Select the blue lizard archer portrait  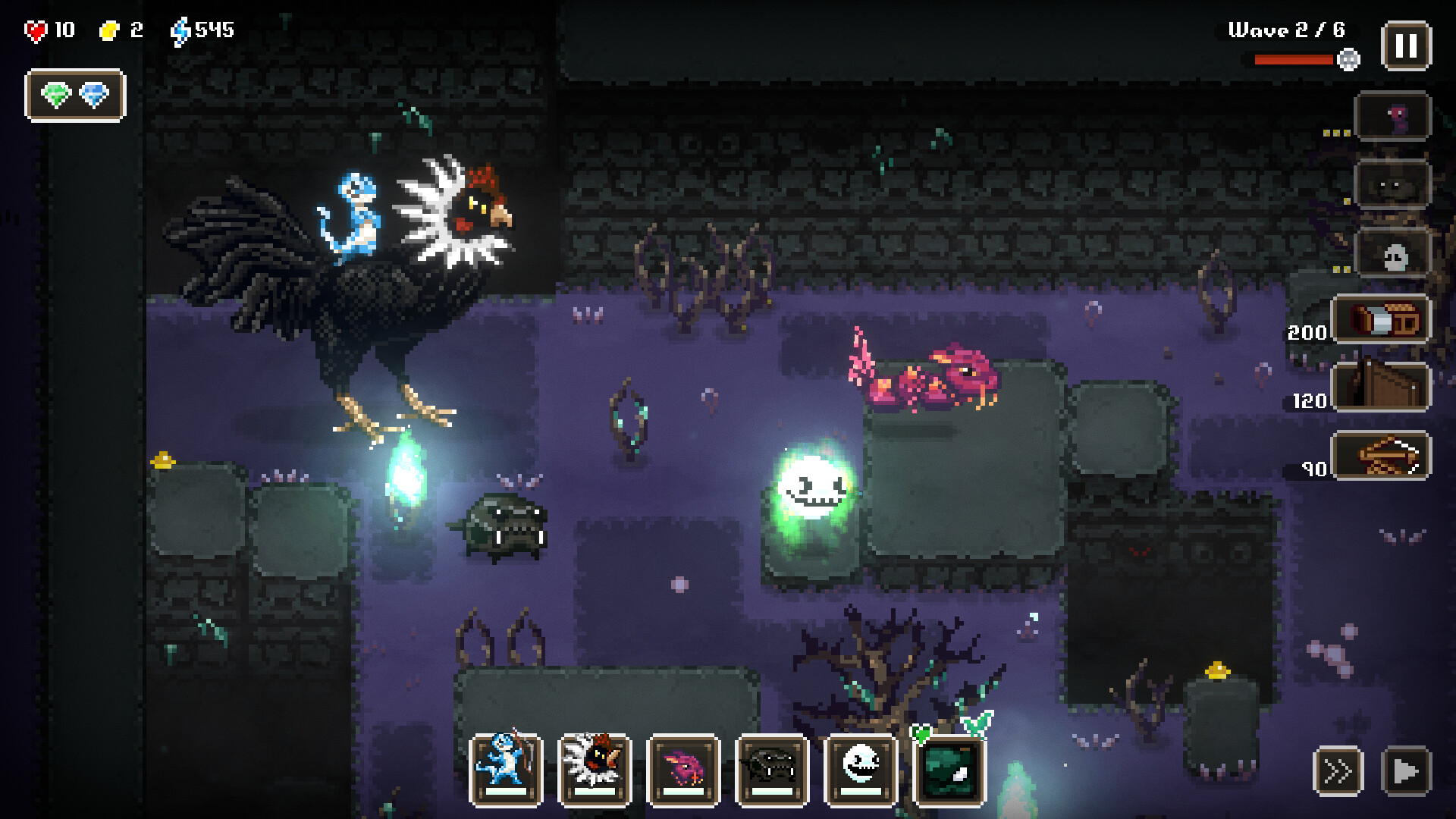point(505,769)
